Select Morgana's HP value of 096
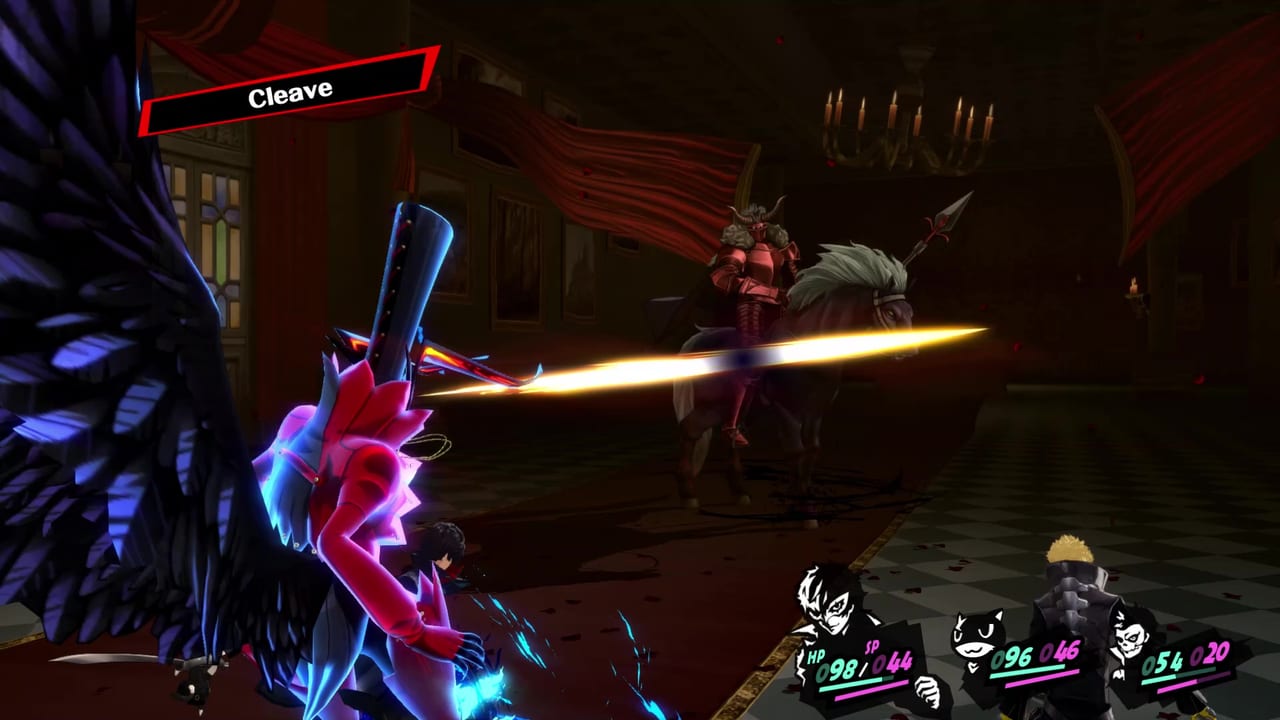 [1010, 657]
